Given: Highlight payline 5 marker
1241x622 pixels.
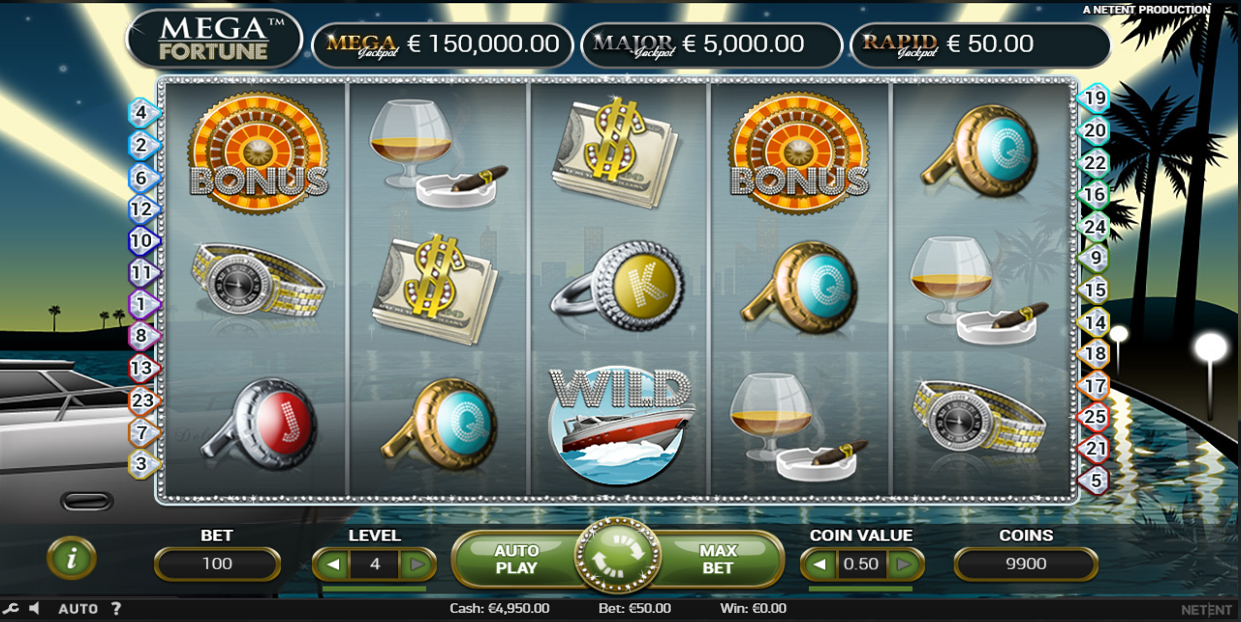Looking at the screenshot, I should coord(1096,481).
